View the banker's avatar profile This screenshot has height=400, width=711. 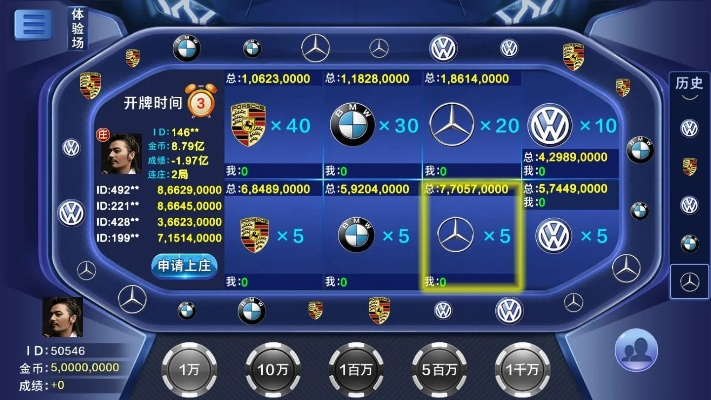(119, 155)
